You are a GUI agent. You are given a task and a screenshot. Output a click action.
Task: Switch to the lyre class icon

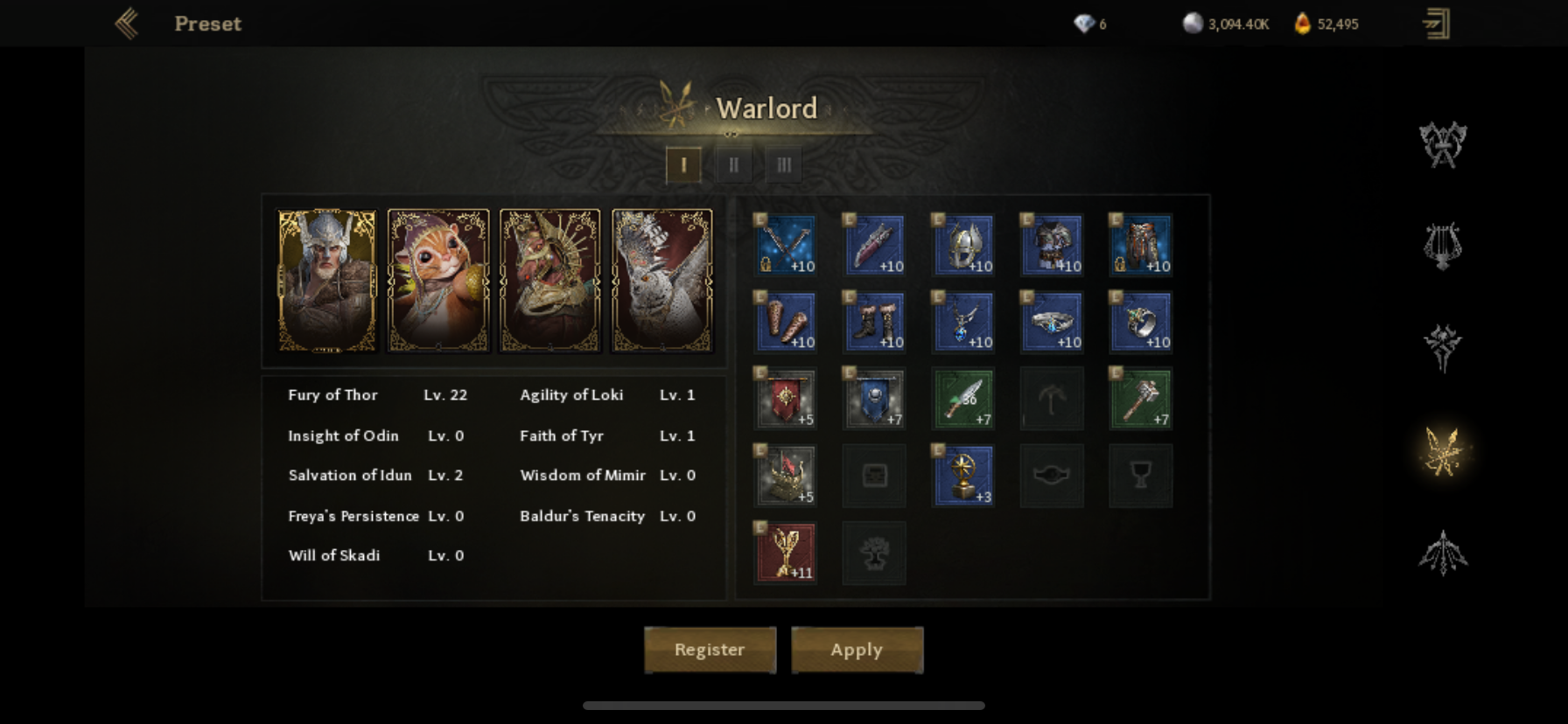(x=1442, y=246)
